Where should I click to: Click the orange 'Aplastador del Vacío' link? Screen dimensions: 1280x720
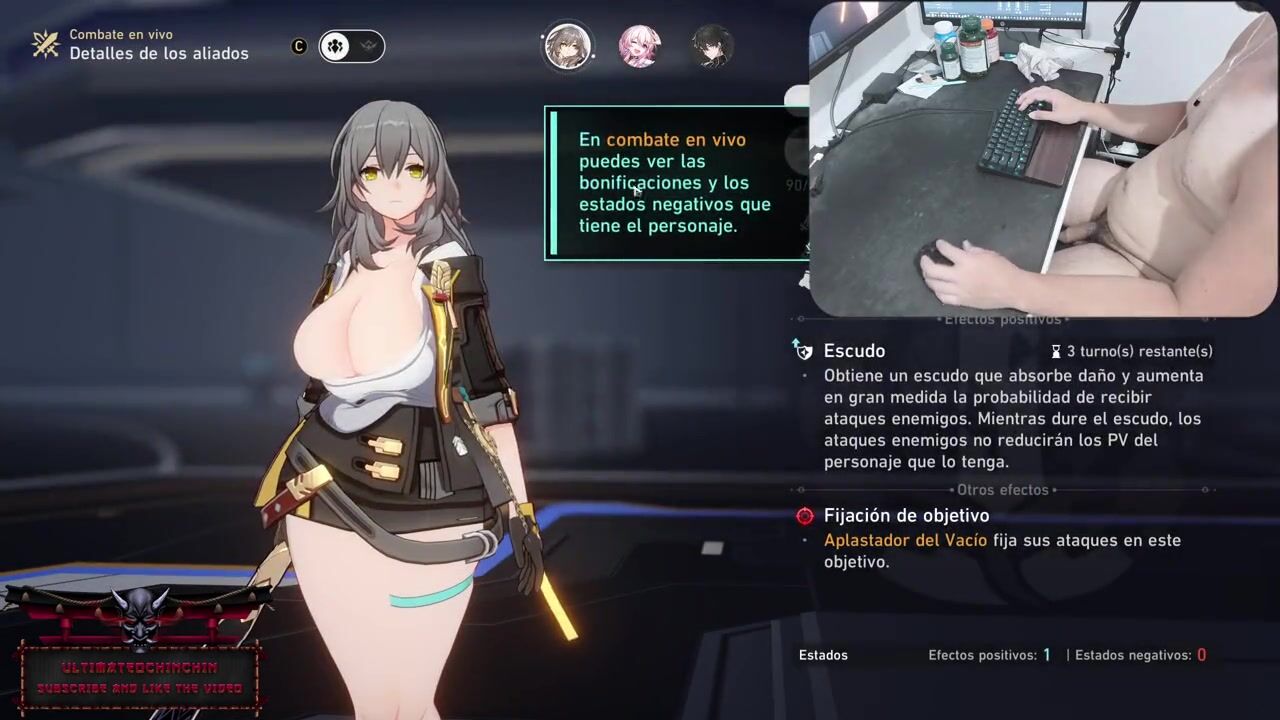coord(905,540)
